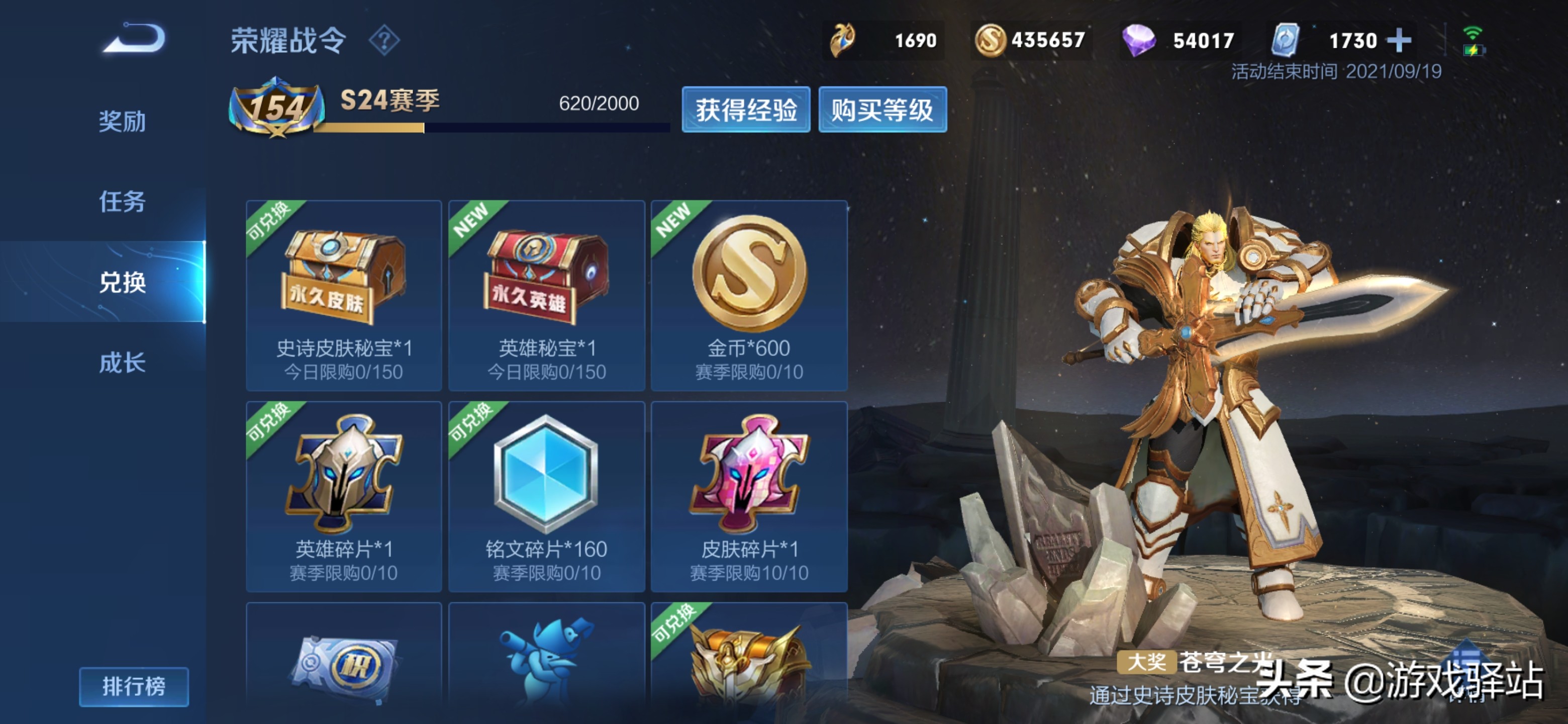The image size is (1568, 724).
Task: Click the 获得经验 gain experience button
Action: [x=746, y=110]
